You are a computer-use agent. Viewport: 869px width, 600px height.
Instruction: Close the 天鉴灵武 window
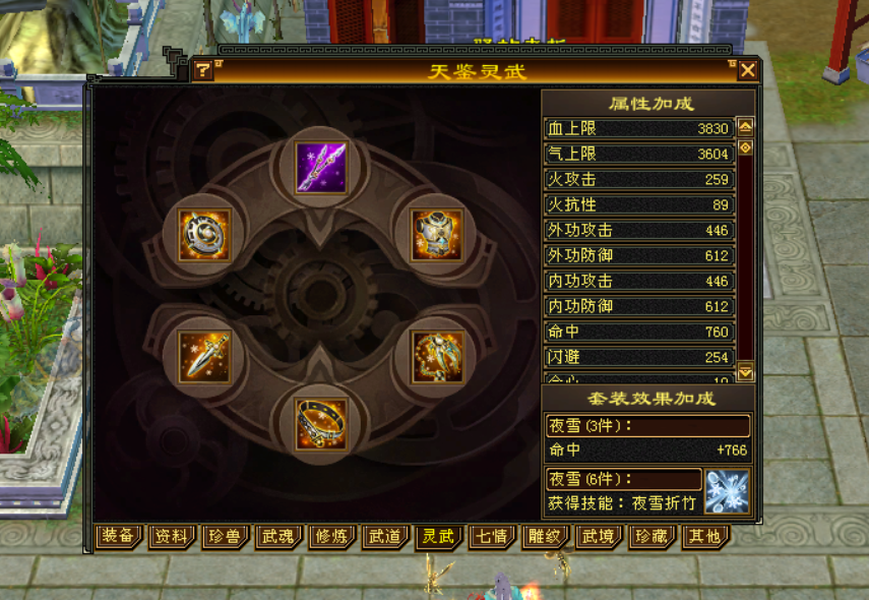click(x=747, y=70)
